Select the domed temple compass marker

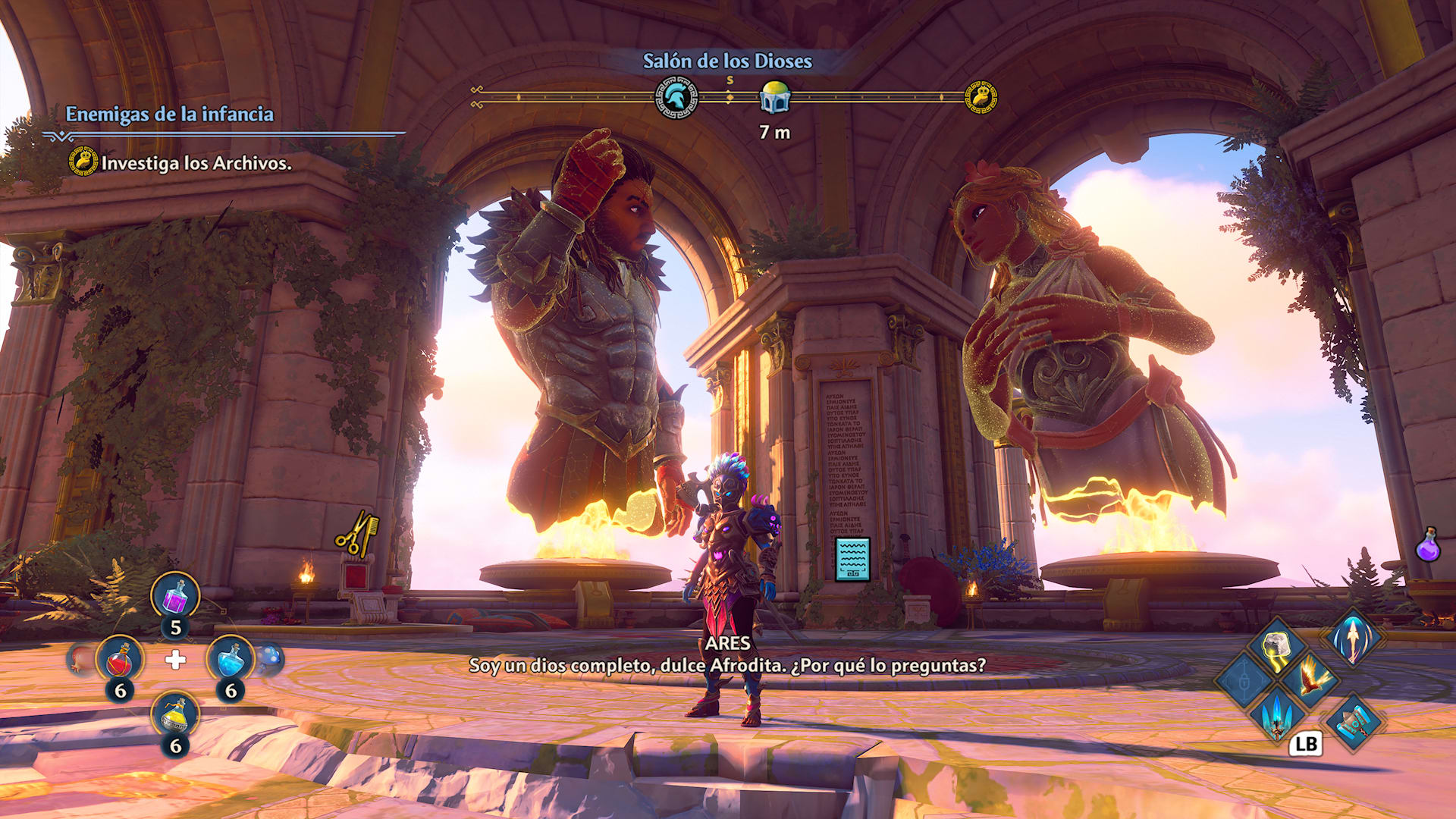775,98
